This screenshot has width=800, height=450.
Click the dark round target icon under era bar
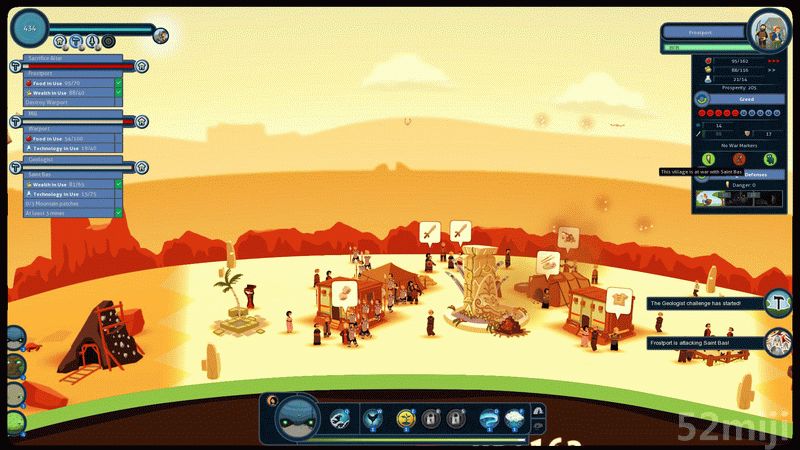(x=106, y=41)
